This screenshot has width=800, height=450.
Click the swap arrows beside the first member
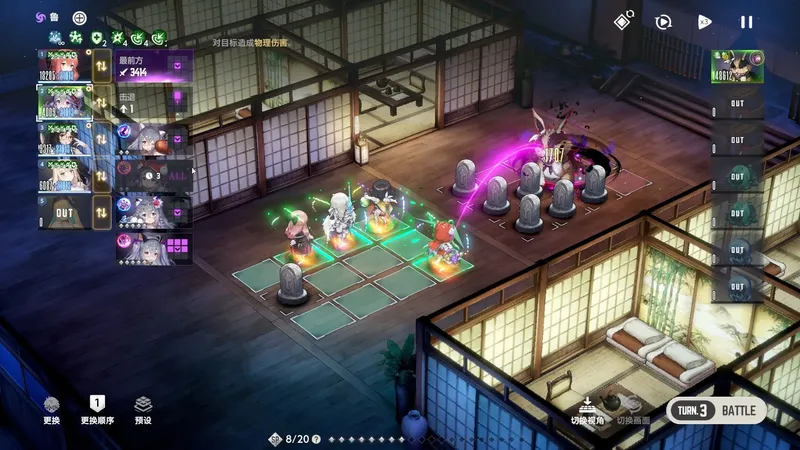[x=102, y=67]
